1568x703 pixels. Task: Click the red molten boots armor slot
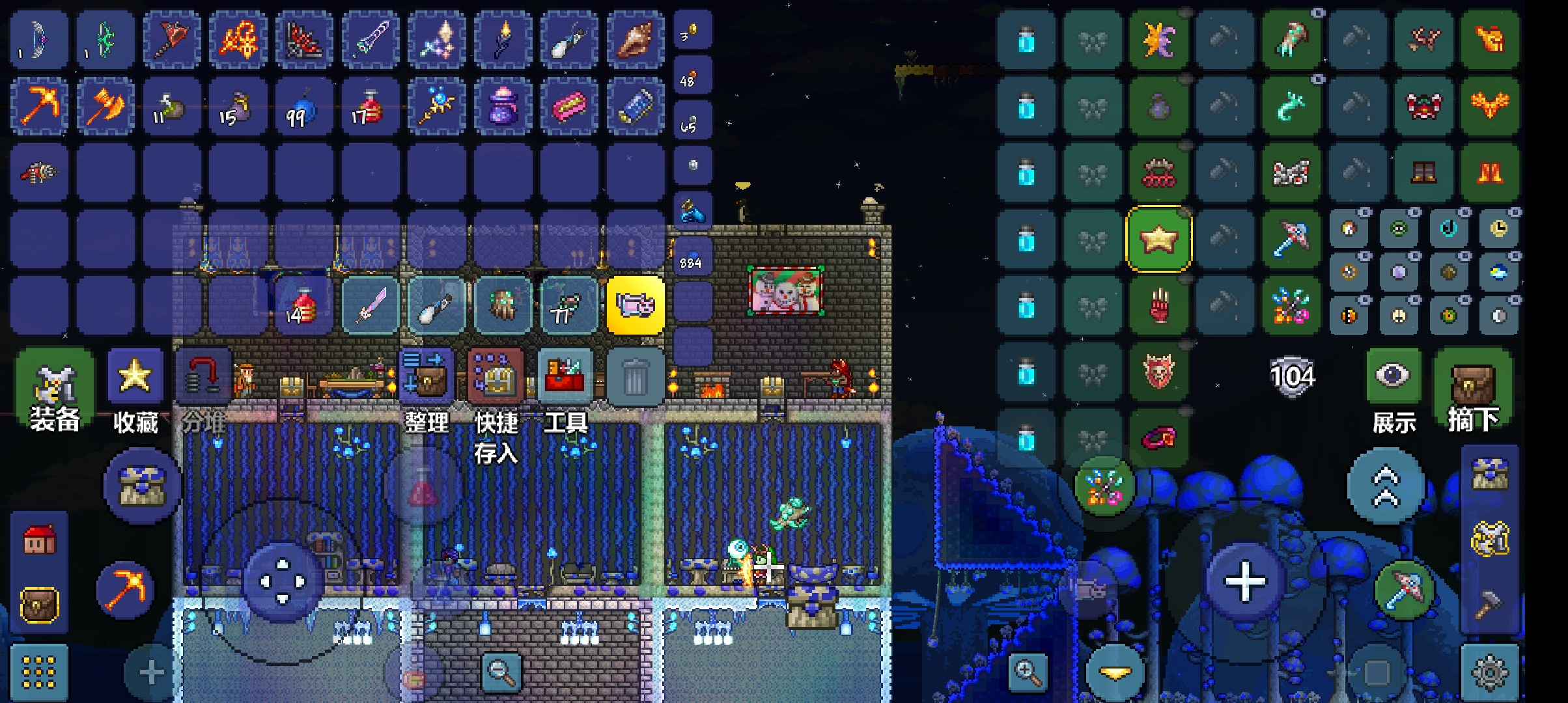point(1490,172)
